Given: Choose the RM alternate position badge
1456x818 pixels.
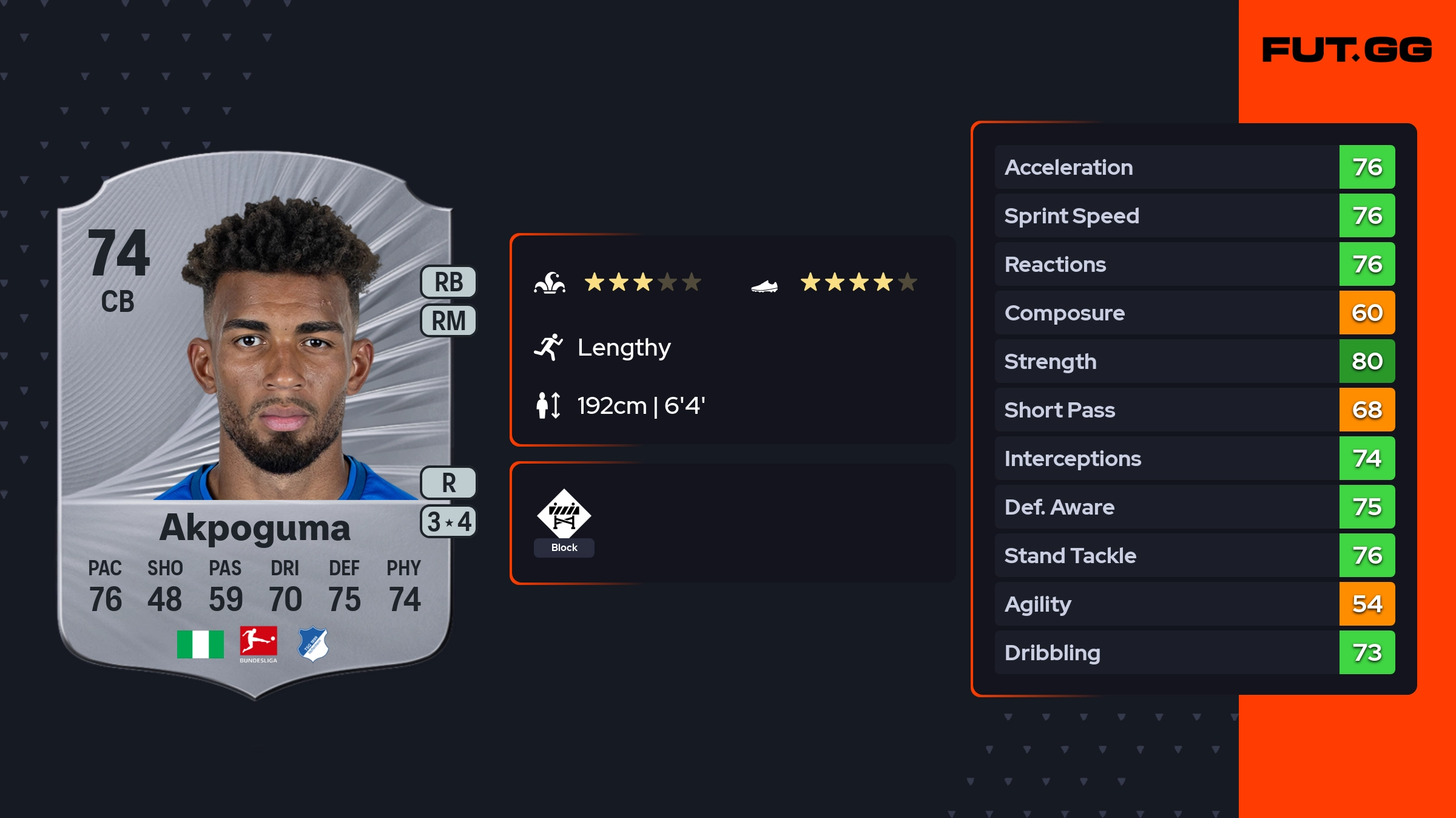Looking at the screenshot, I should (x=448, y=320).
